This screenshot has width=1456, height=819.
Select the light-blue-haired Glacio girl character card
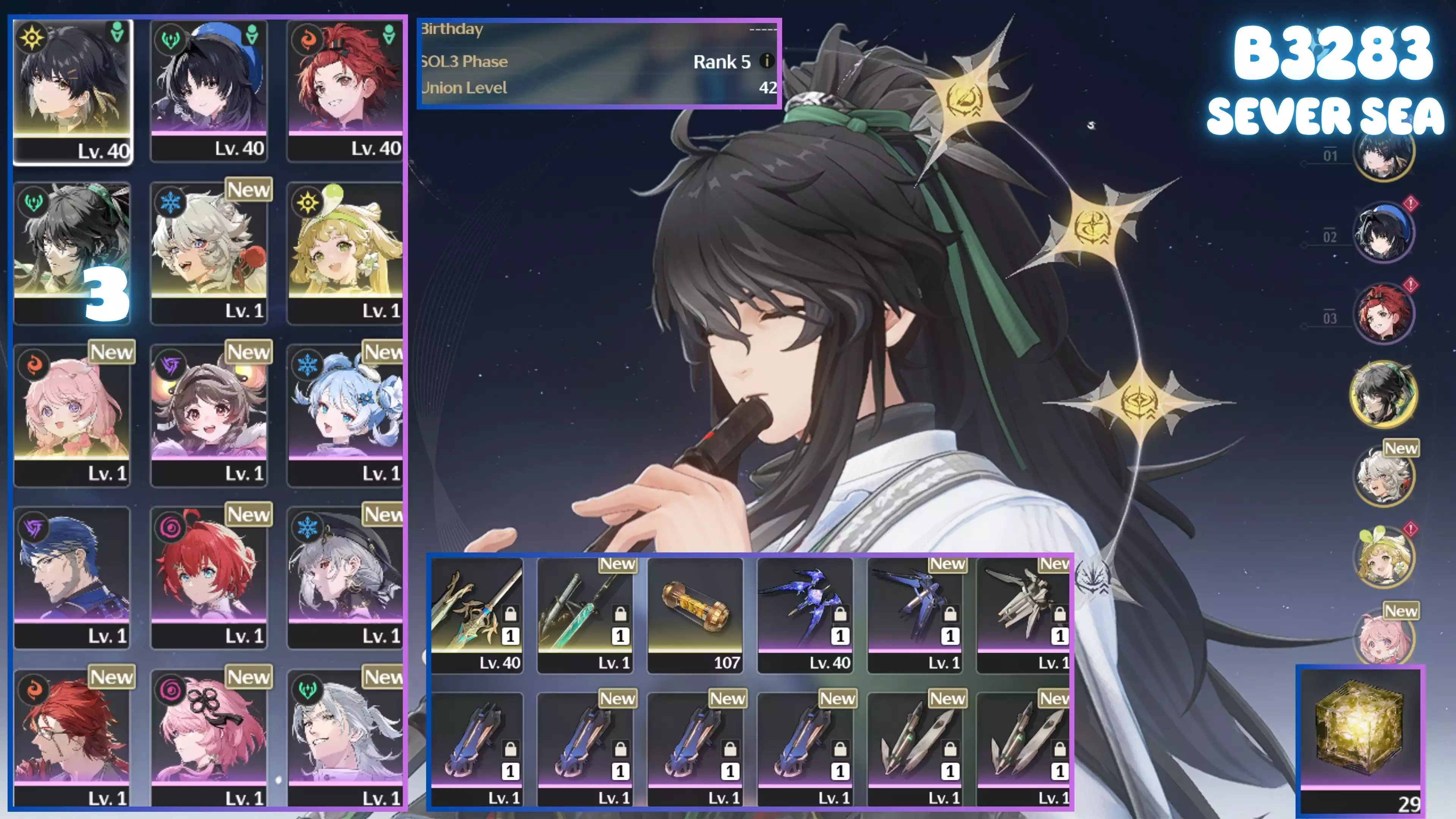point(345,414)
